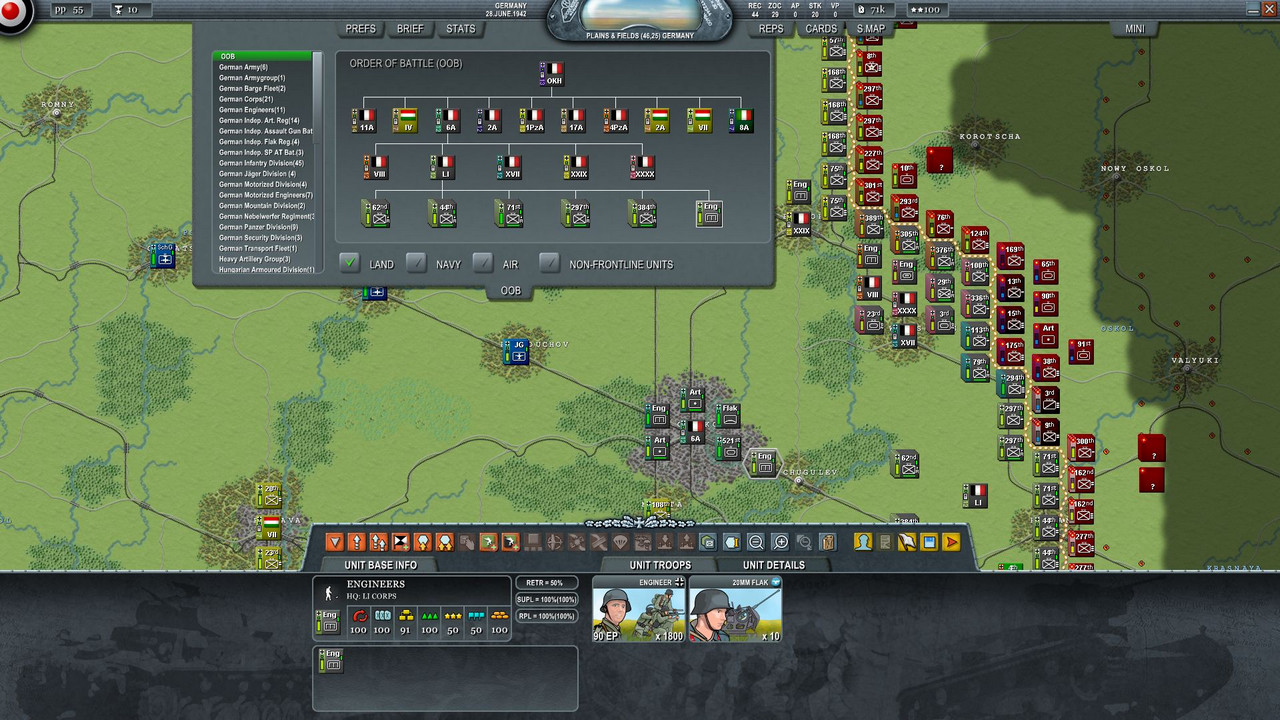
Task: Open the yellow officer portrait icon
Action: [861, 541]
